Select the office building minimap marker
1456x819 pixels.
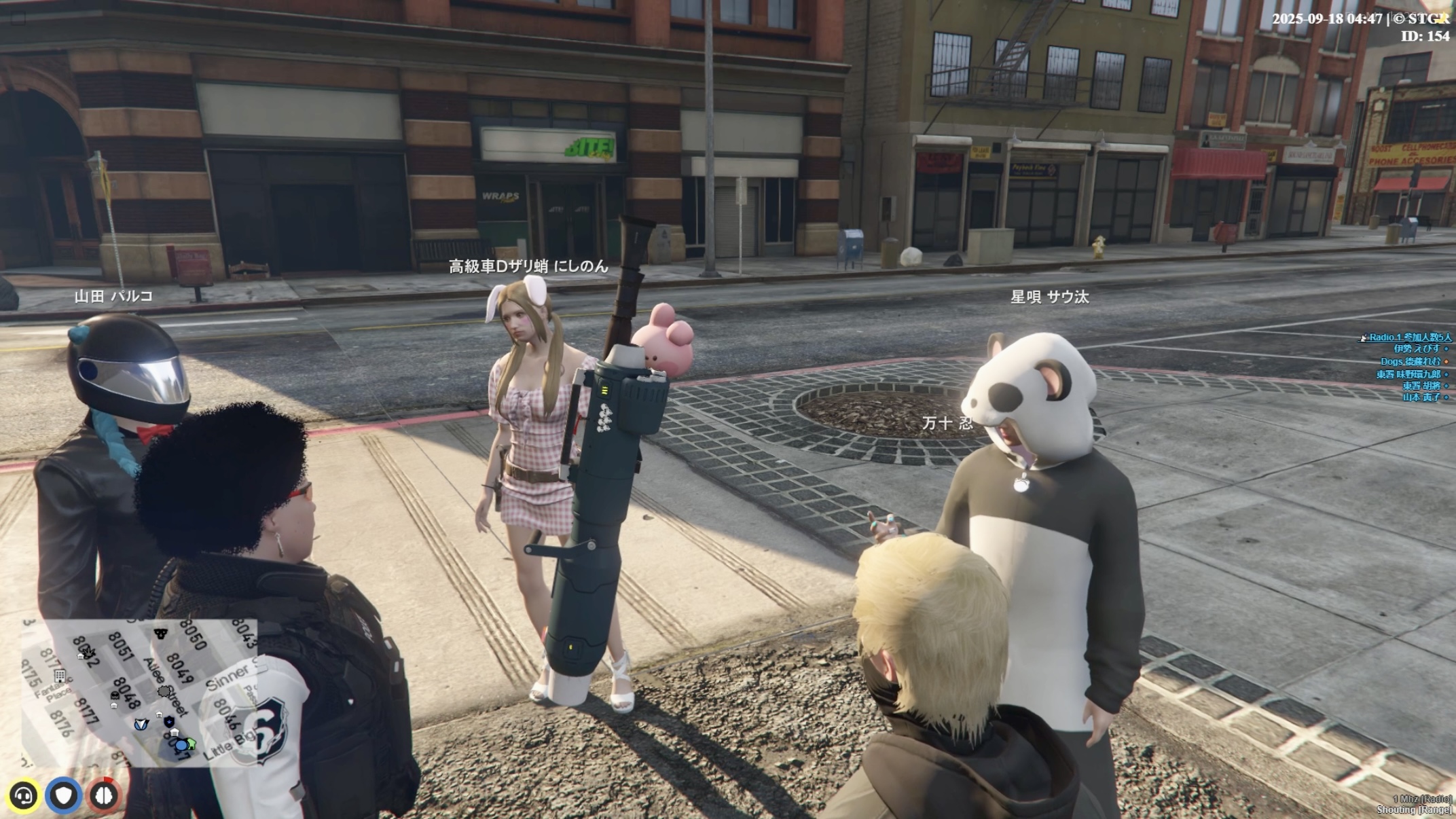tap(60, 676)
